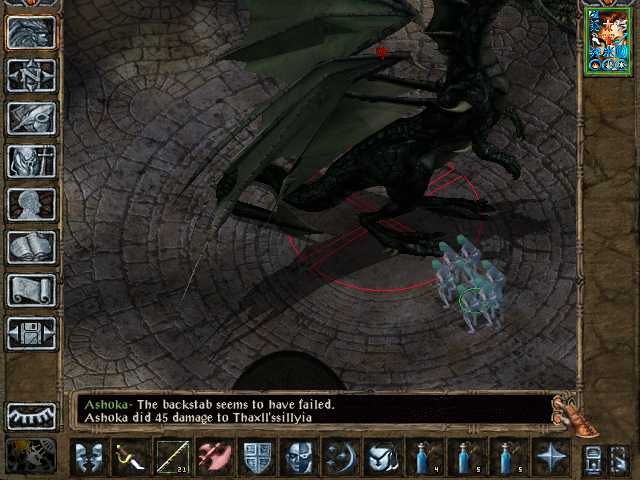Use the blue potion with count 4

[425, 457]
